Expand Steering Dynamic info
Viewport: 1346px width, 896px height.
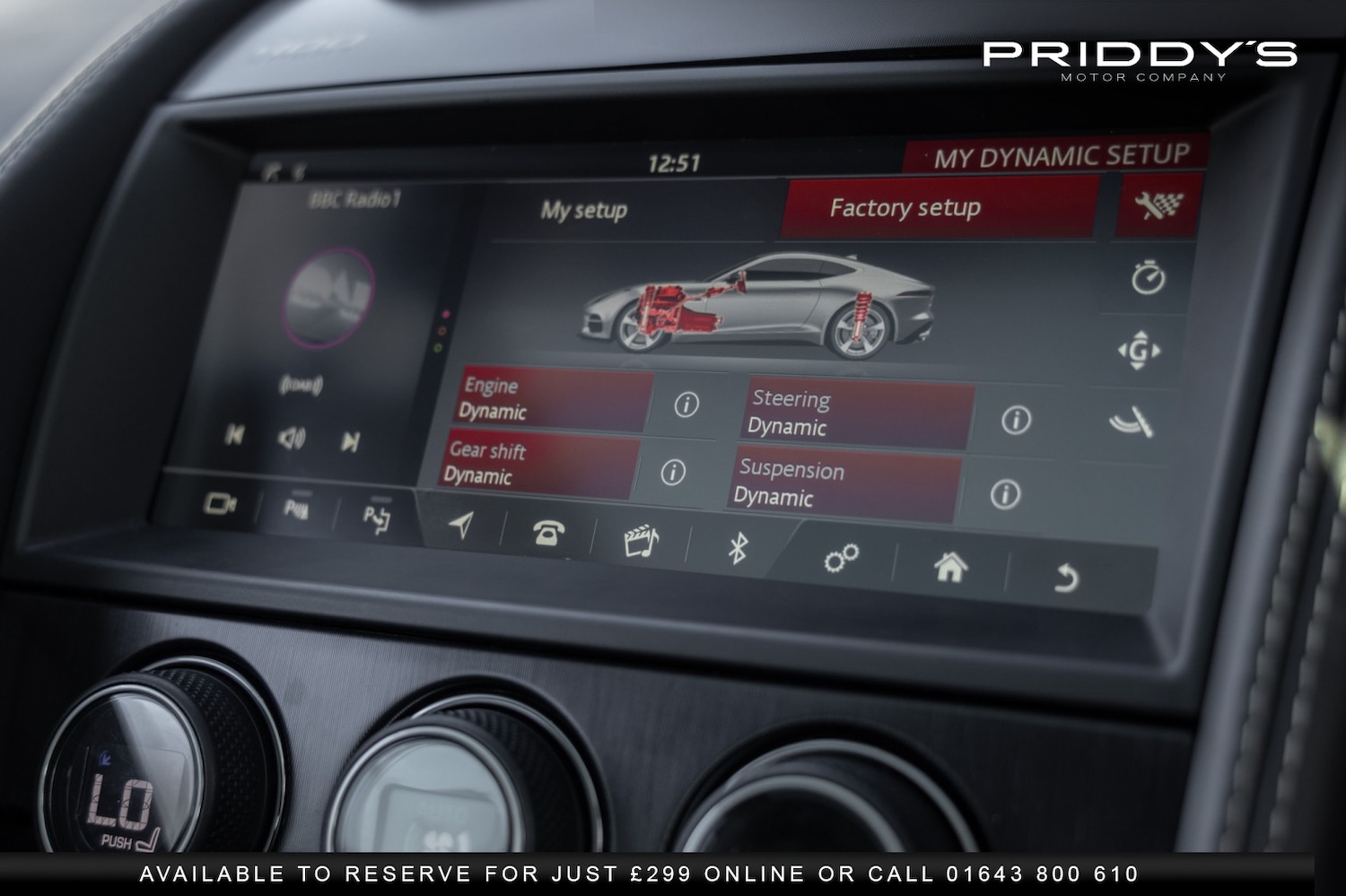(1014, 418)
